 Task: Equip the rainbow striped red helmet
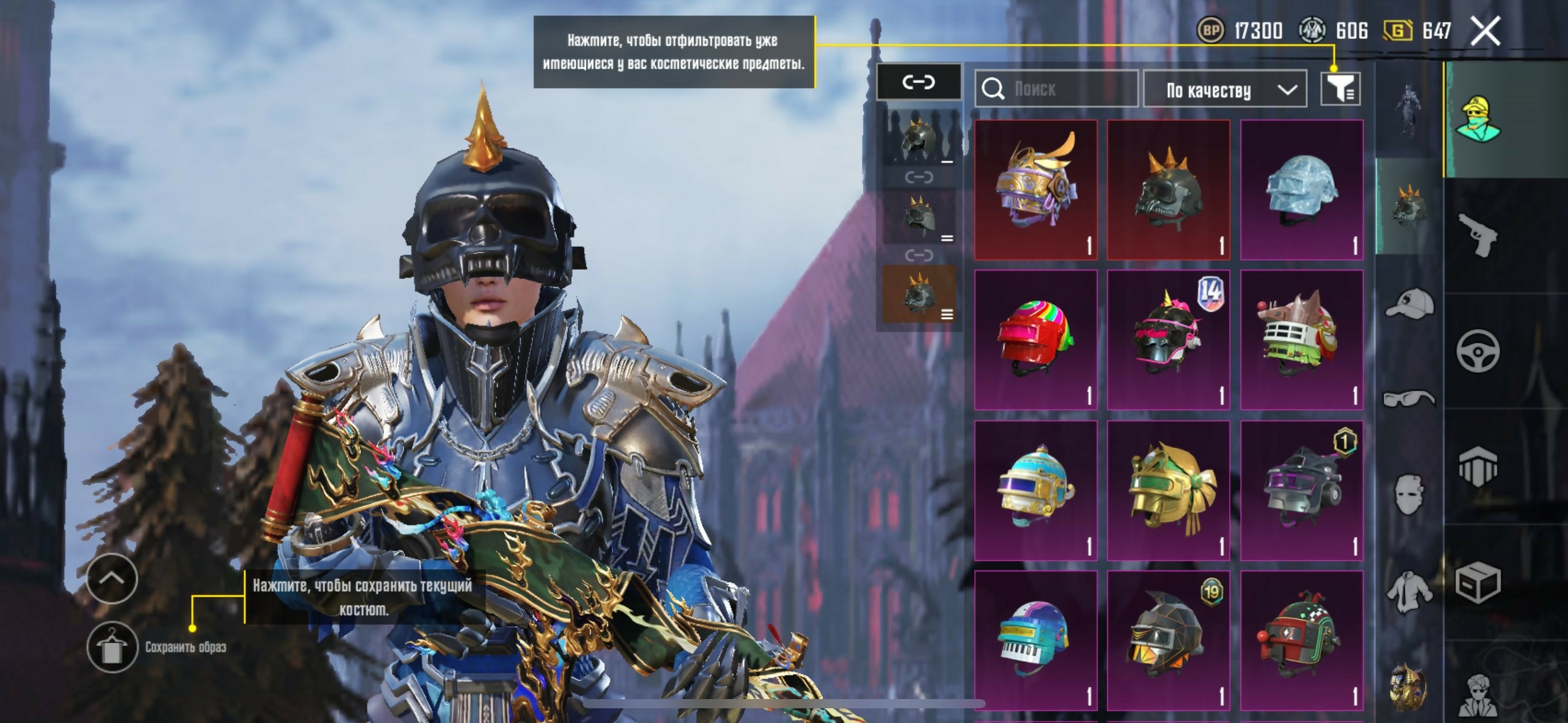pos(1036,339)
